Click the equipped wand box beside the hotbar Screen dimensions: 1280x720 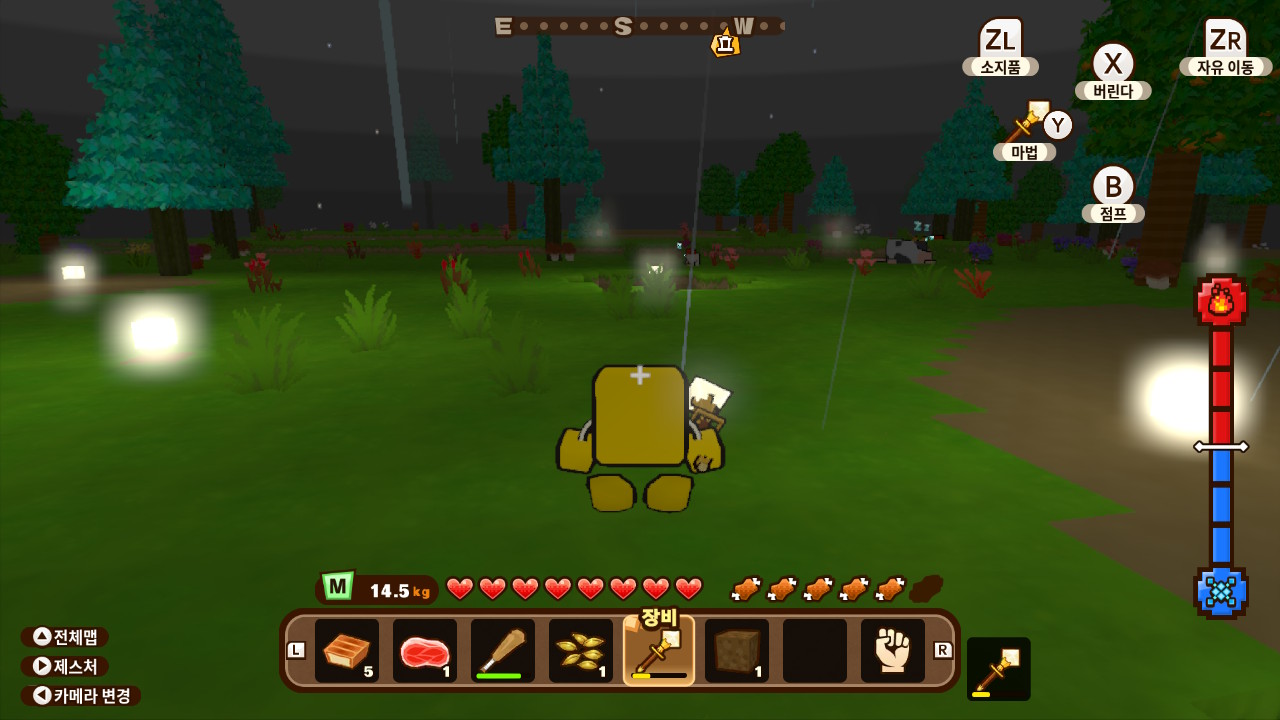pos(998,669)
